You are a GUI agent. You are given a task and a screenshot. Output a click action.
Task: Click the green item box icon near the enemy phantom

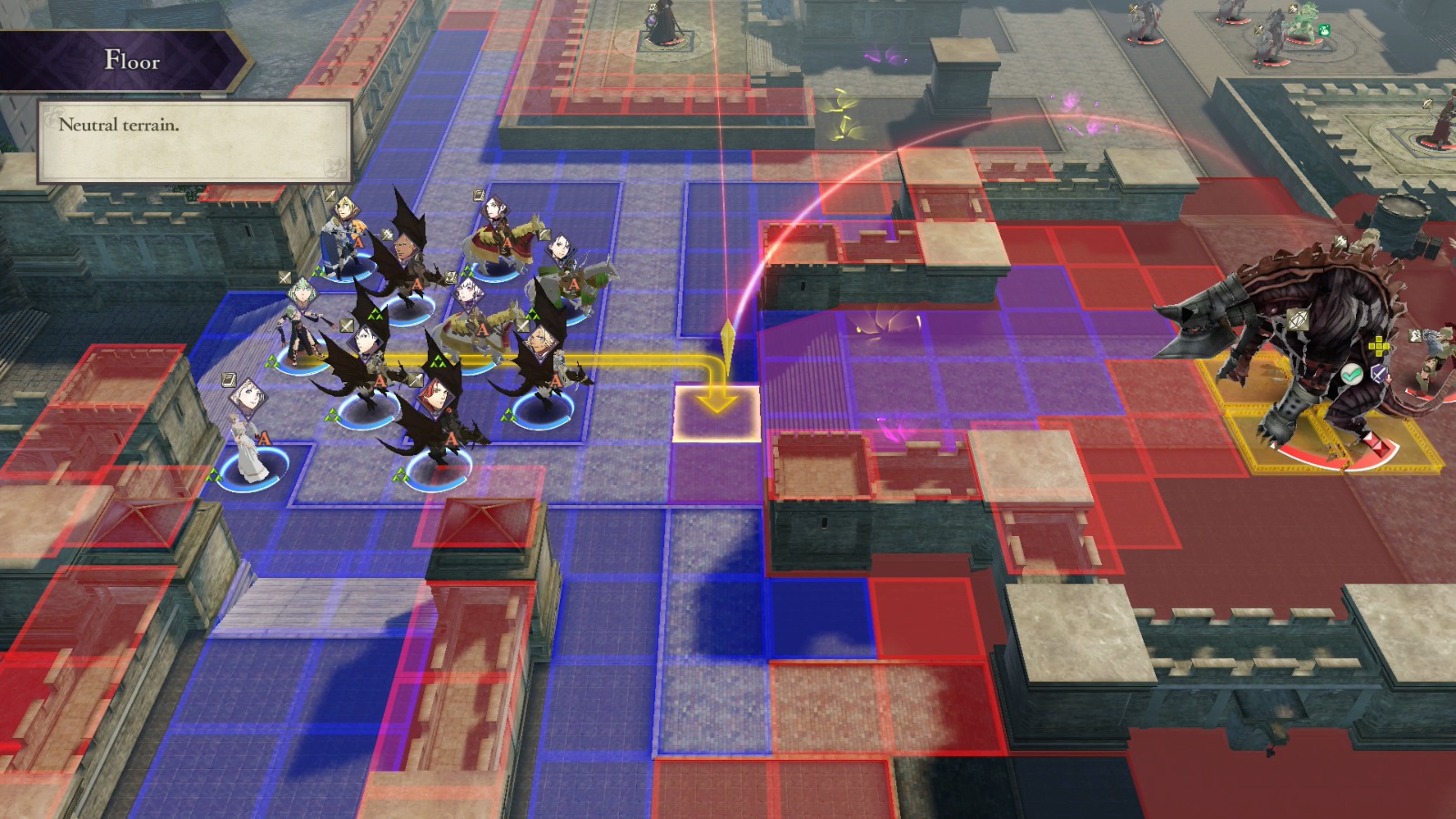tap(1324, 29)
